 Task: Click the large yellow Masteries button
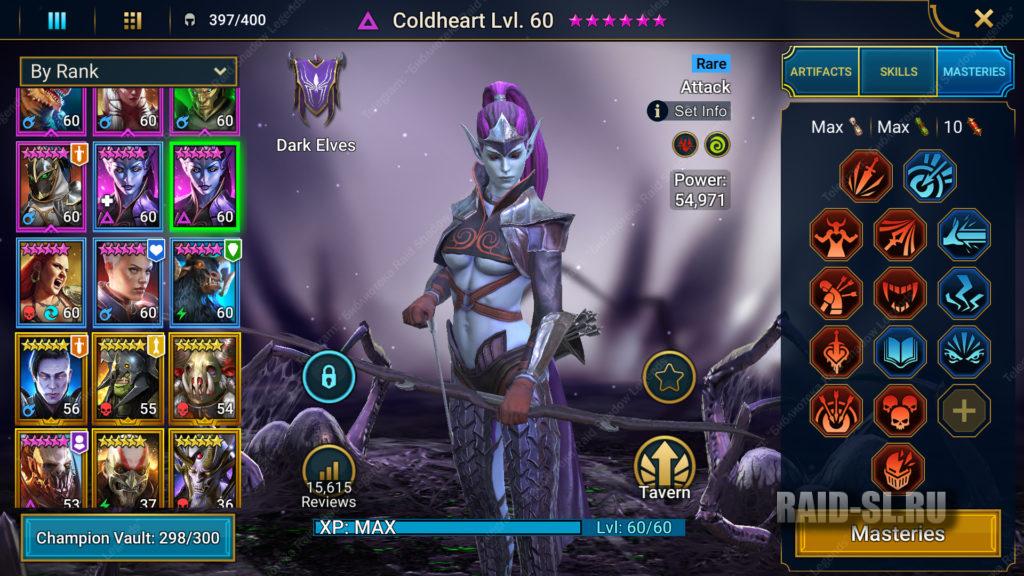[897, 534]
